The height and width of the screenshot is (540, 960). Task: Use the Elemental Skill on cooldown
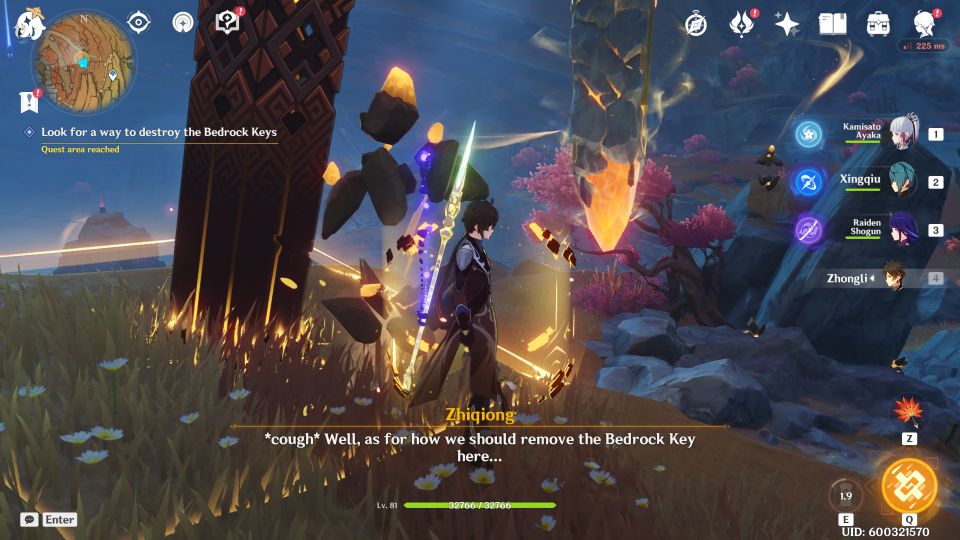[845, 495]
